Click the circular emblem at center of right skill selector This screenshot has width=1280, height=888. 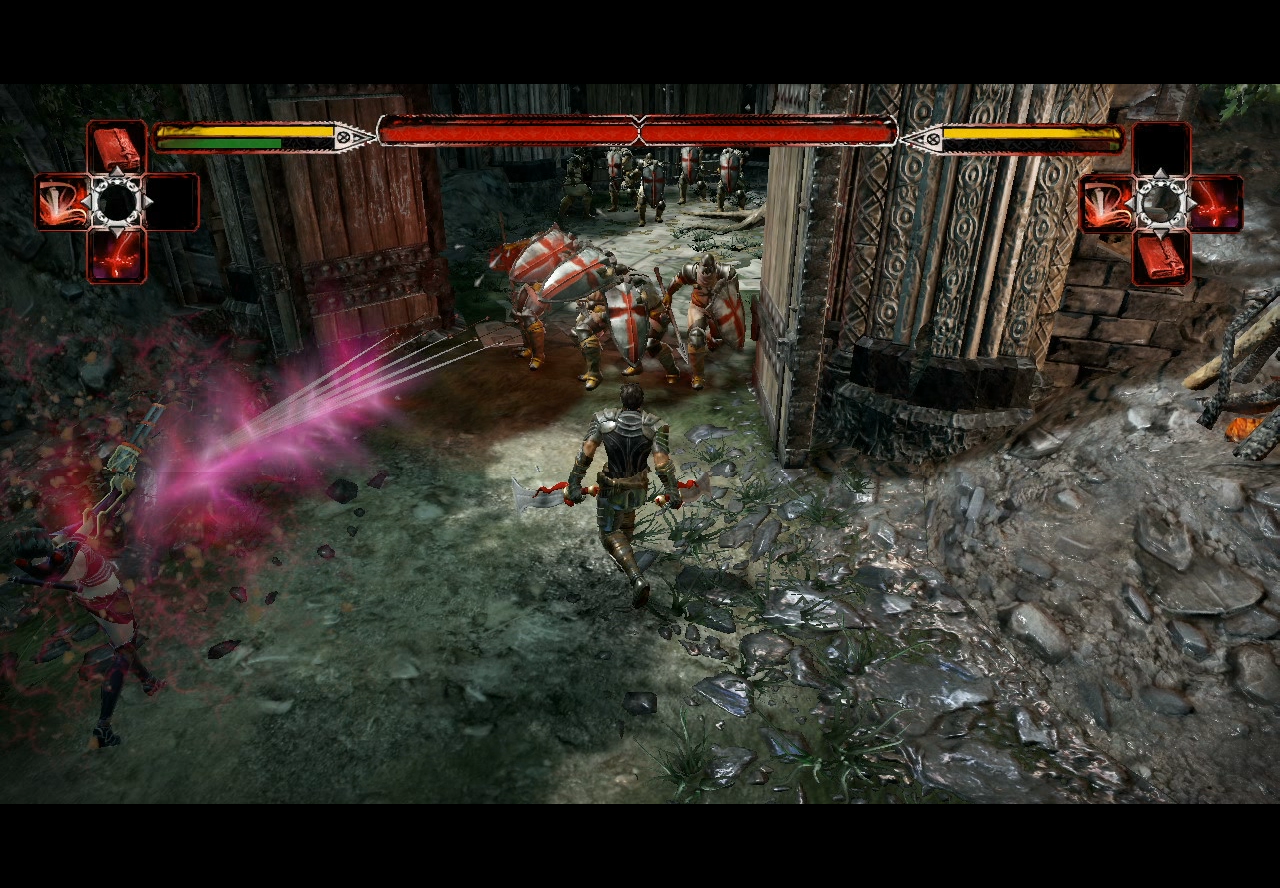click(1162, 201)
